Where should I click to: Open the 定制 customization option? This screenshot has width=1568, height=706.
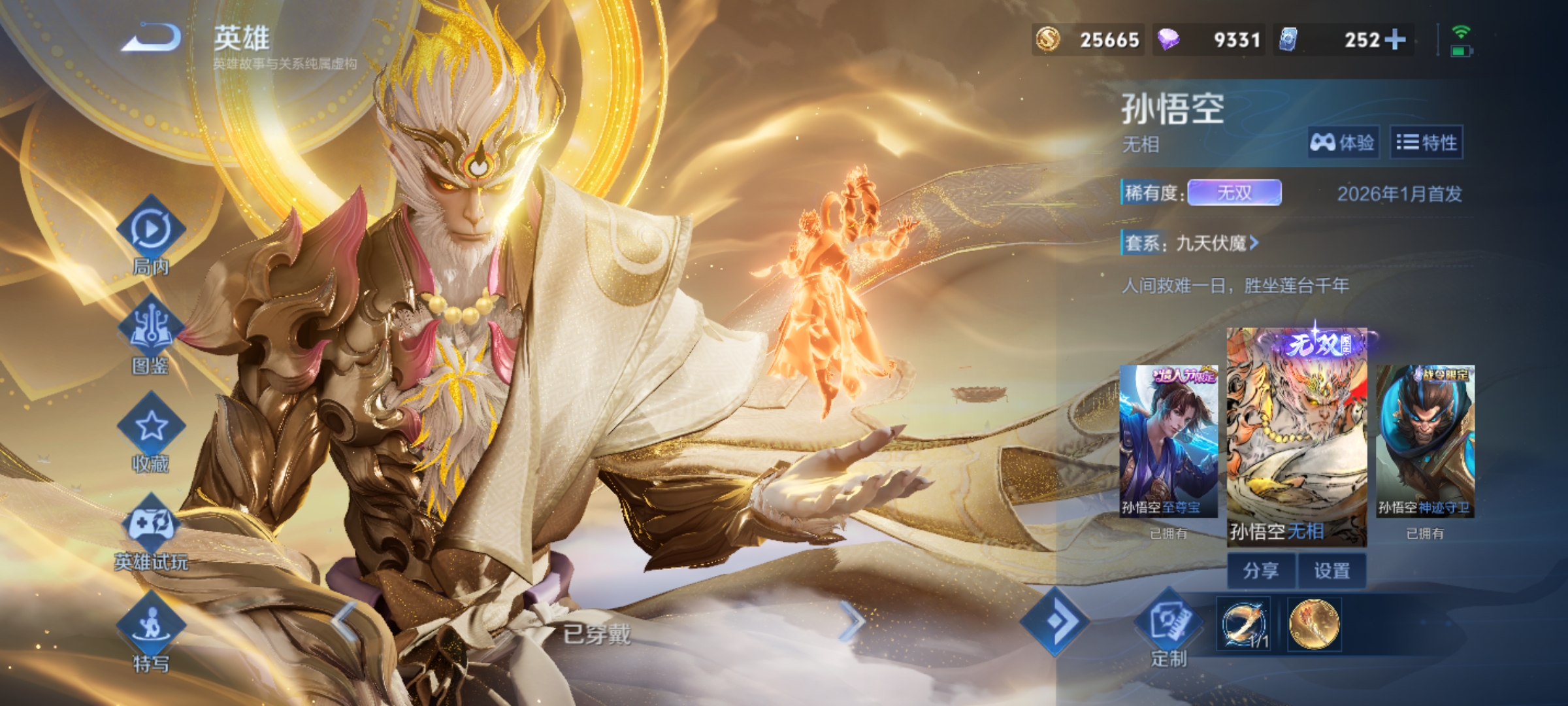pos(1169,624)
